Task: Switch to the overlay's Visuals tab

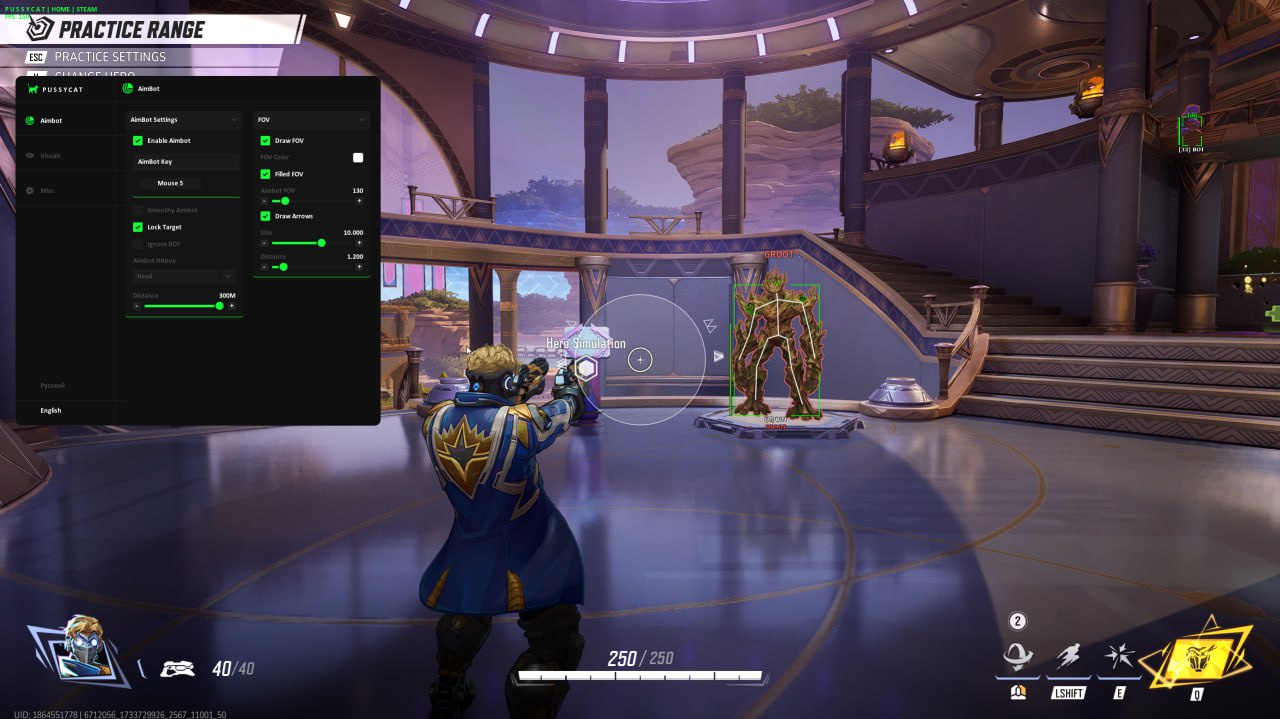Action: [x=50, y=156]
